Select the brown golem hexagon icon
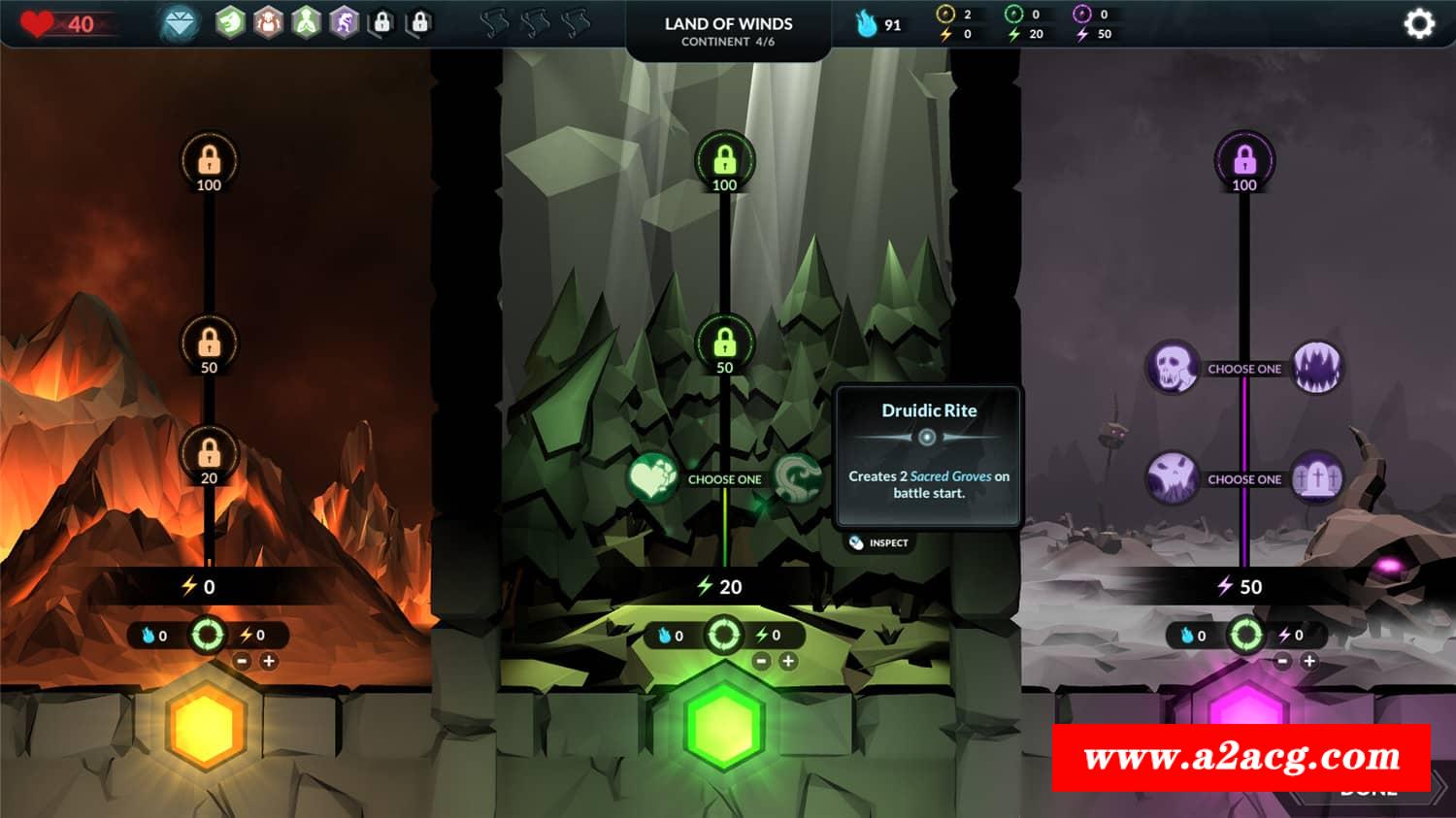Image resolution: width=1456 pixels, height=818 pixels. tap(268, 21)
